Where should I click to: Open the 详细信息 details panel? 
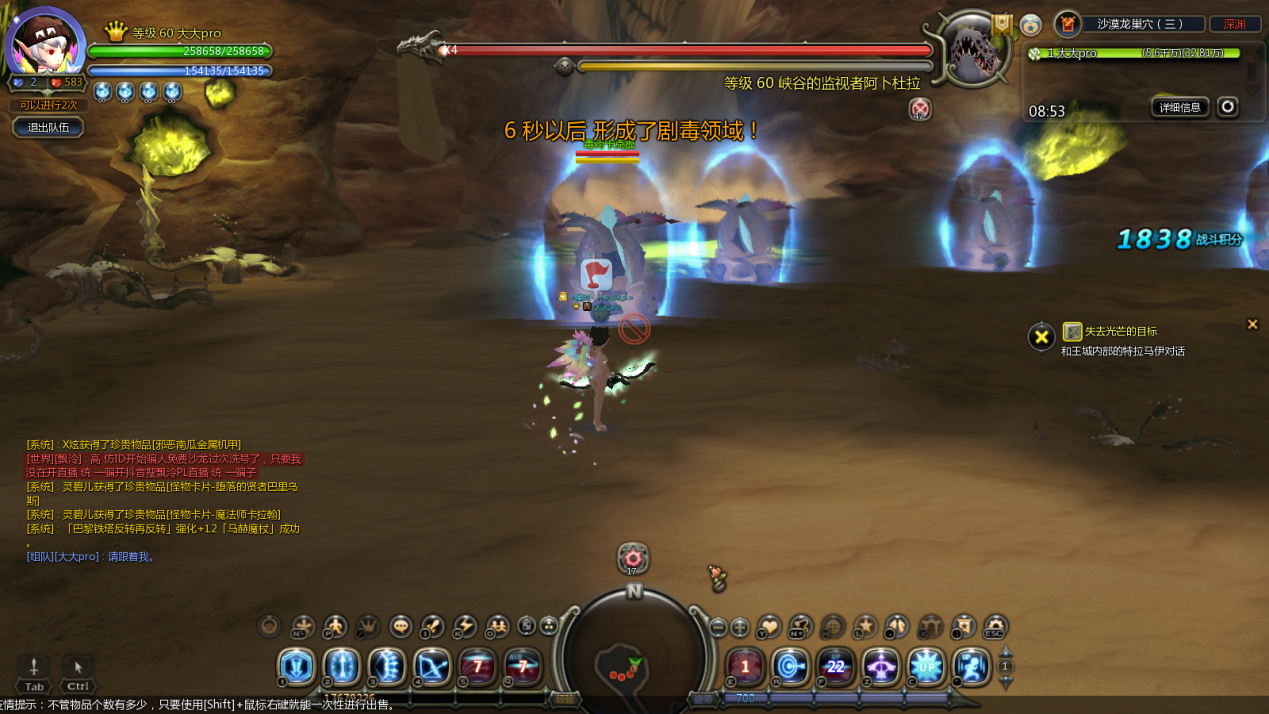click(1180, 107)
